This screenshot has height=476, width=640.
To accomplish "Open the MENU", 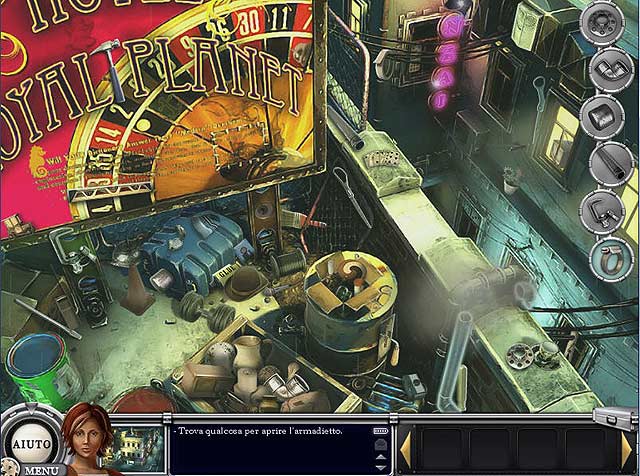I will coord(40,469).
